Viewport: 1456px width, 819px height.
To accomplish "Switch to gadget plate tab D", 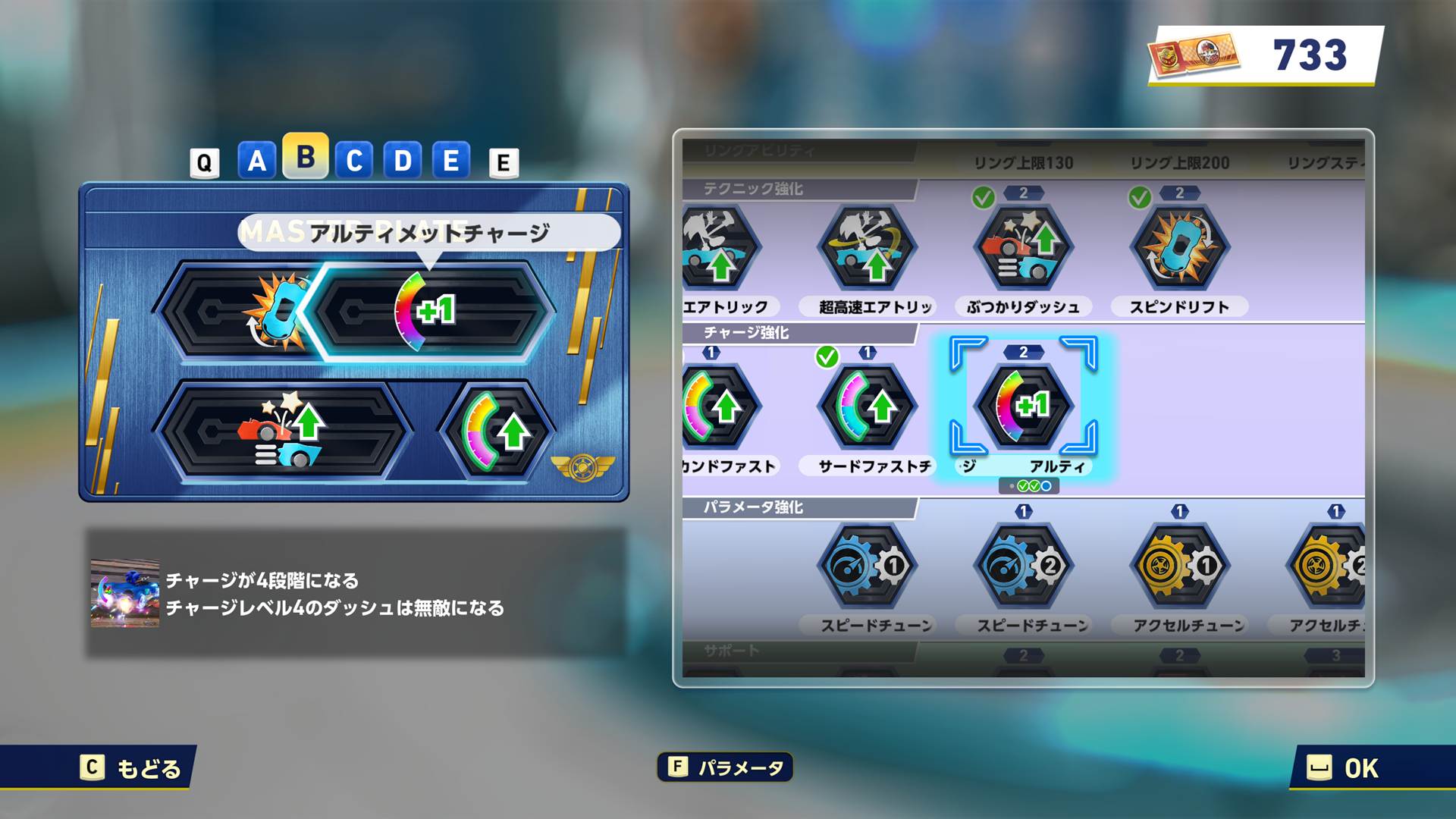I will [x=402, y=161].
